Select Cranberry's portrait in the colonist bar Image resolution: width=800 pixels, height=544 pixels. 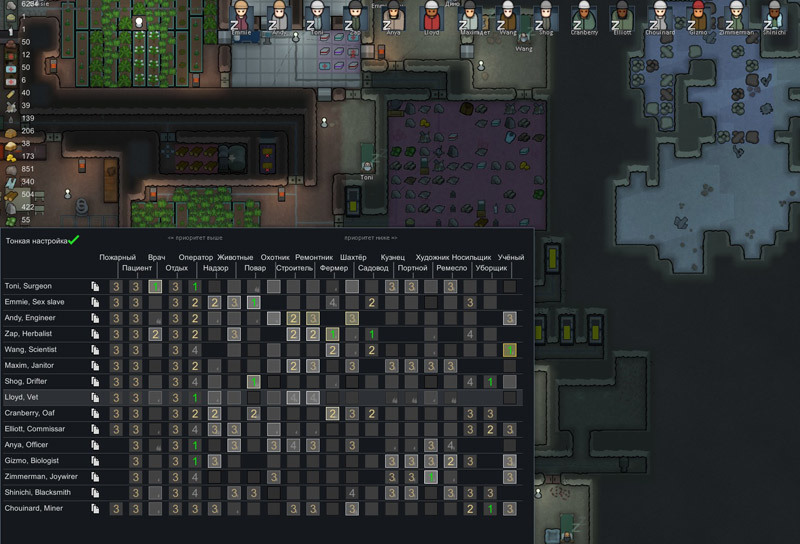coord(584,18)
